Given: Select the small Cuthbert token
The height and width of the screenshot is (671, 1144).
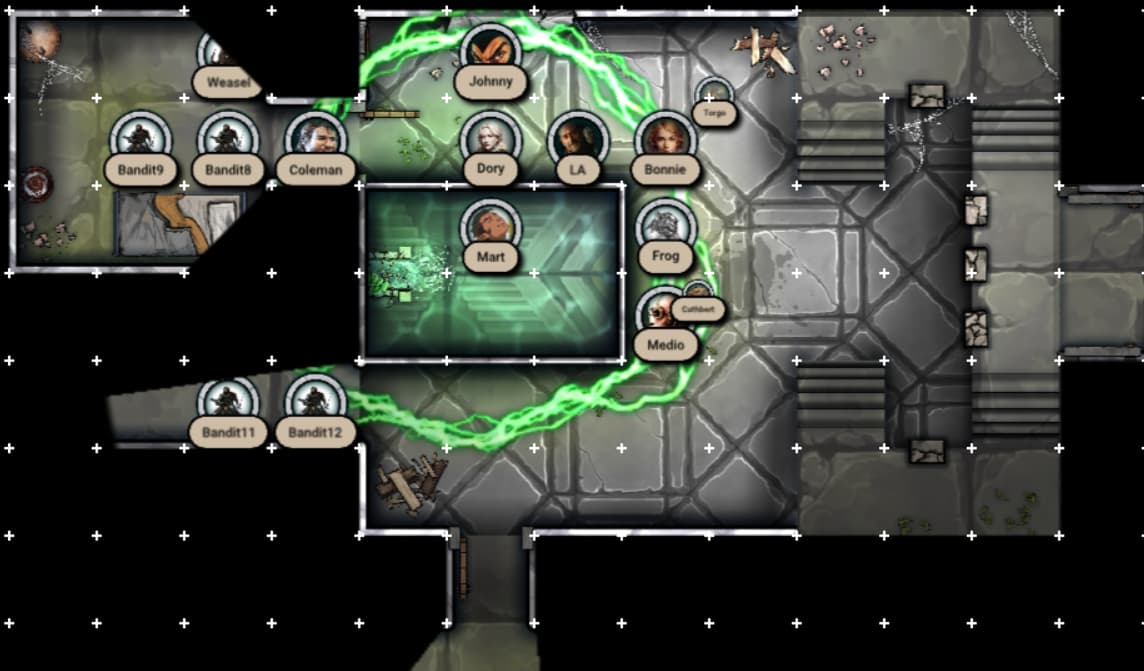Looking at the screenshot, I should click(699, 298).
